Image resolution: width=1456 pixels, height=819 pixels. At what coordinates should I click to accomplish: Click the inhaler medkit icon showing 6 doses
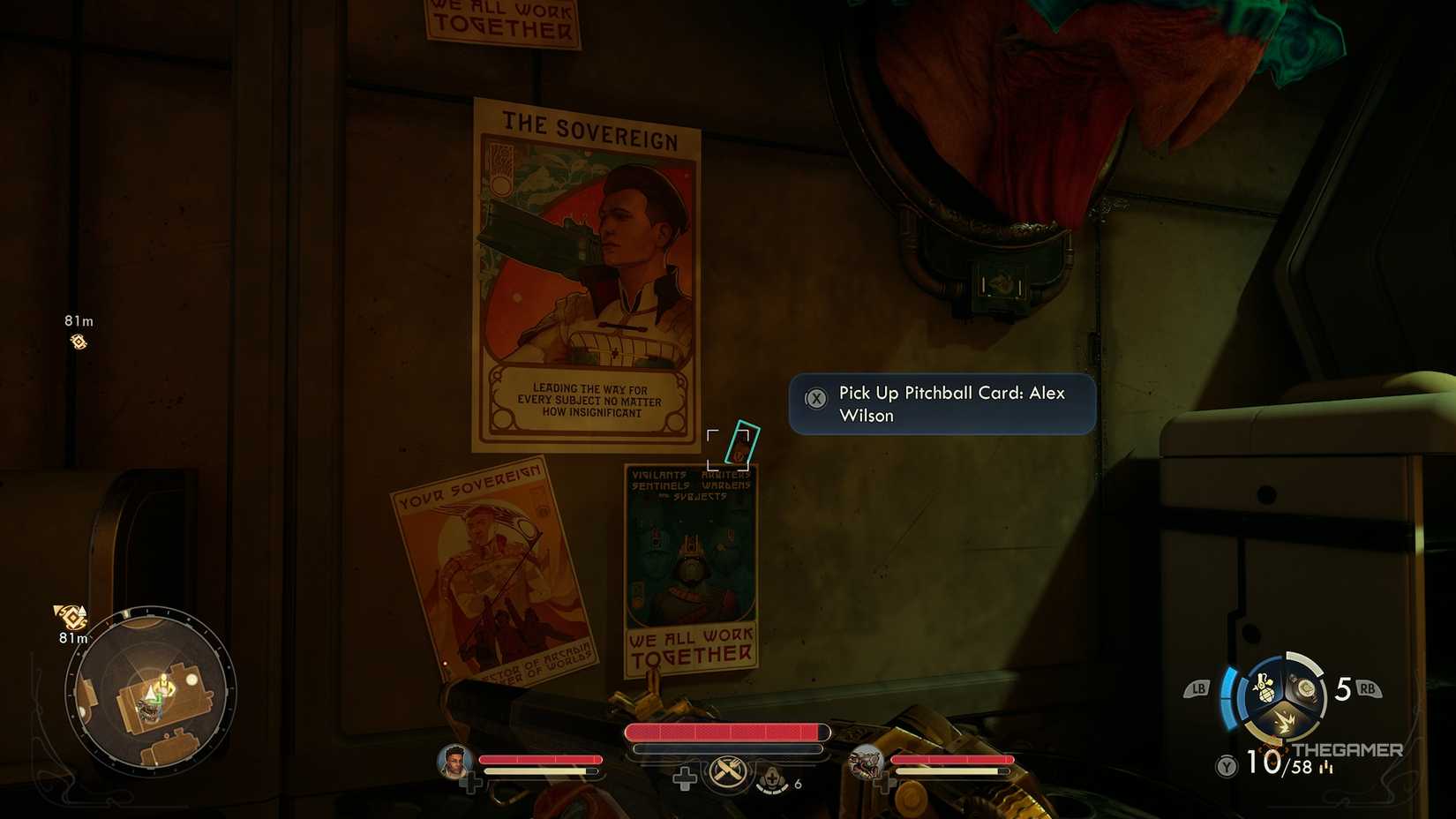click(x=771, y=778)
